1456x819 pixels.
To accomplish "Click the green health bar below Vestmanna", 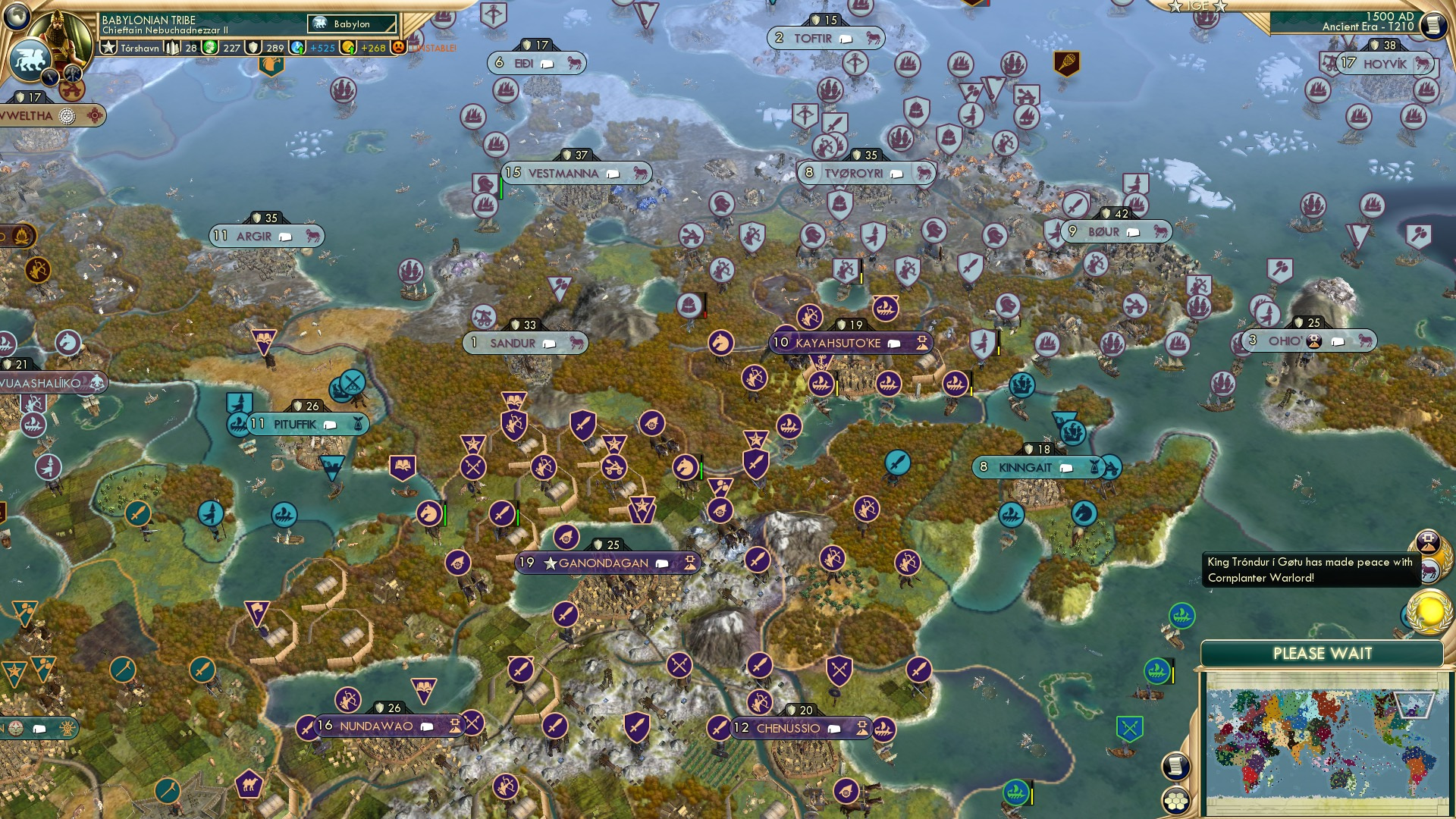I will (501, 189).
